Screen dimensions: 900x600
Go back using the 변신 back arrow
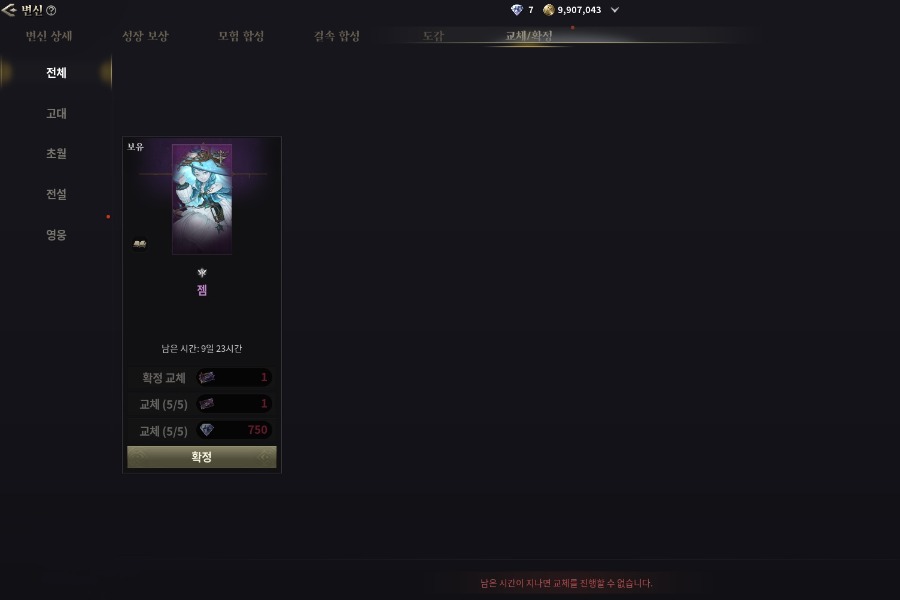tap(9, 10)
